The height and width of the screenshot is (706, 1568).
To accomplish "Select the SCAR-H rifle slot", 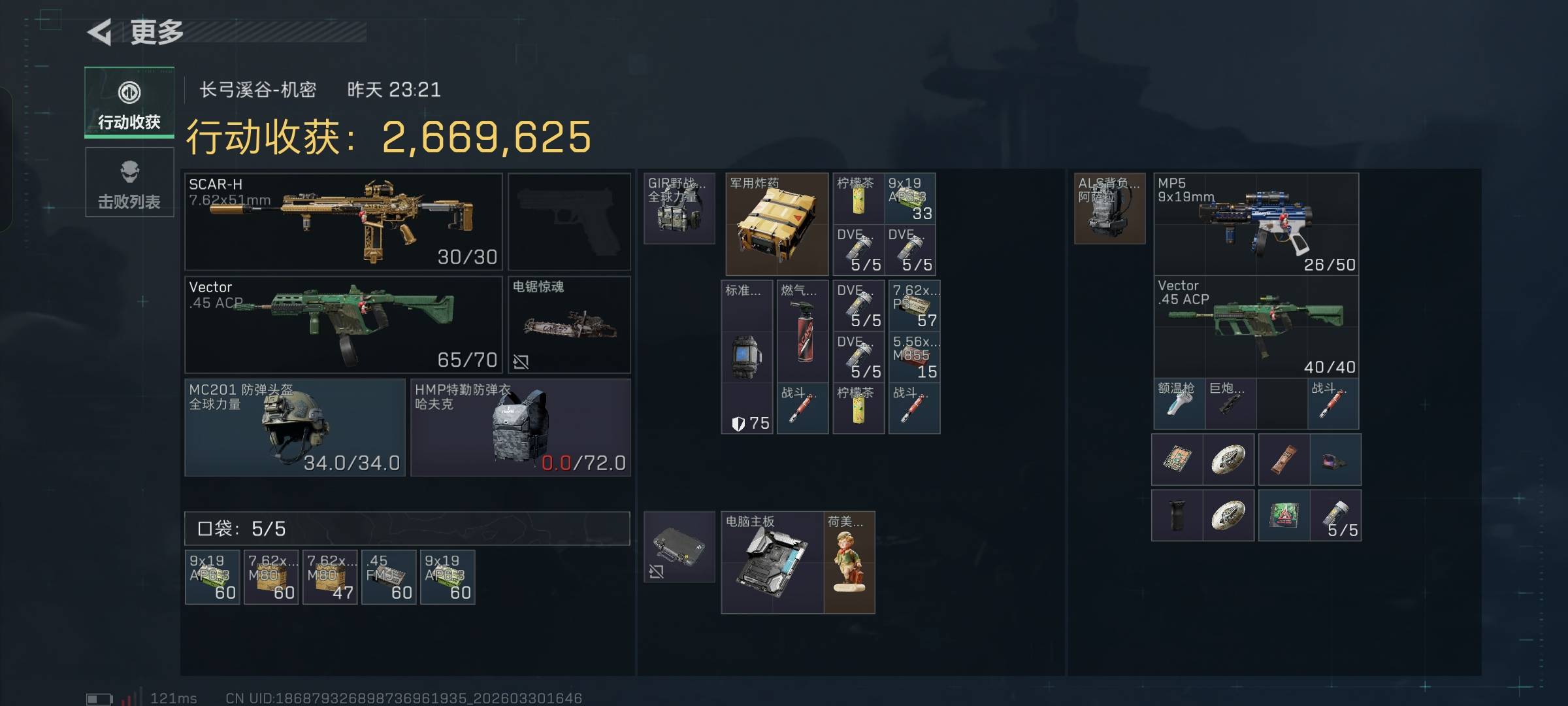I will [x=344, y=222].
